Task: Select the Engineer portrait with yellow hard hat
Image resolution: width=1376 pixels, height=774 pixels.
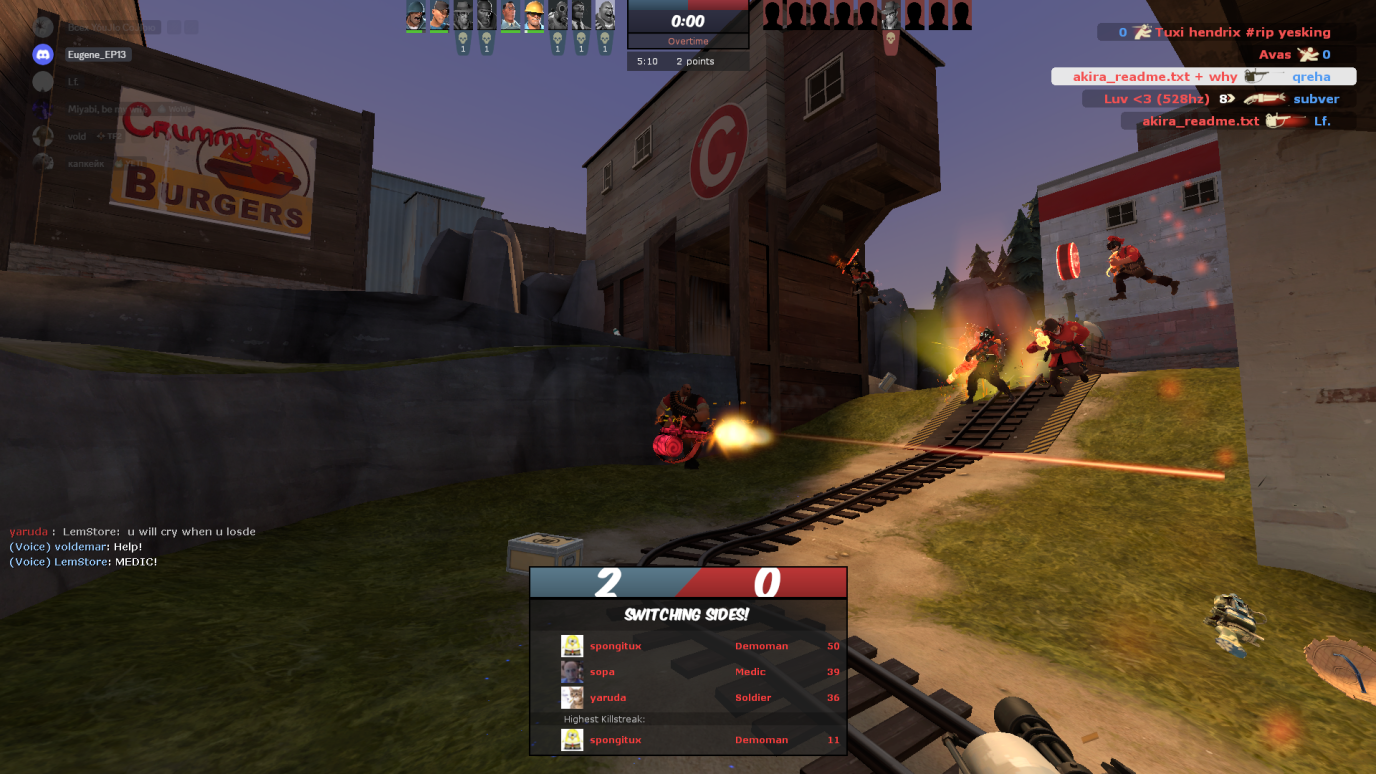Action: pos(534,15)
